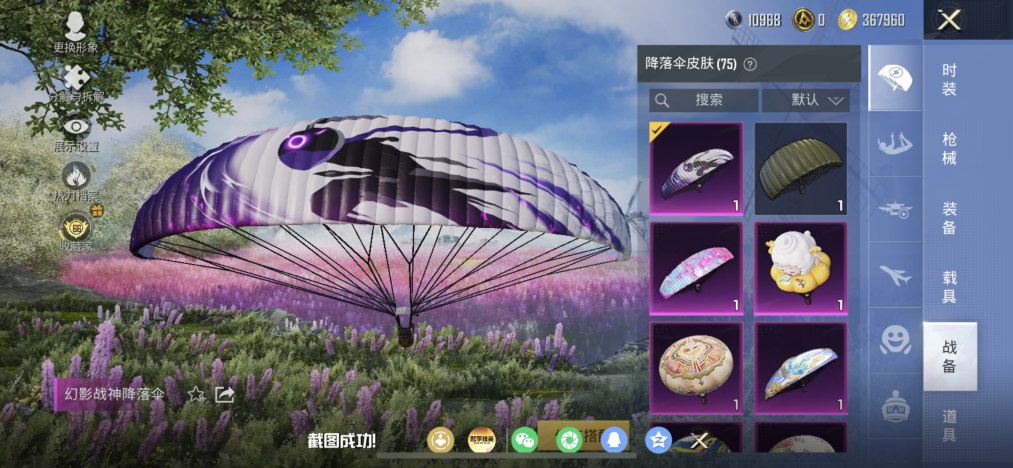
Task: Favorite the parachute with the star icon
Action: click(196, 394)
